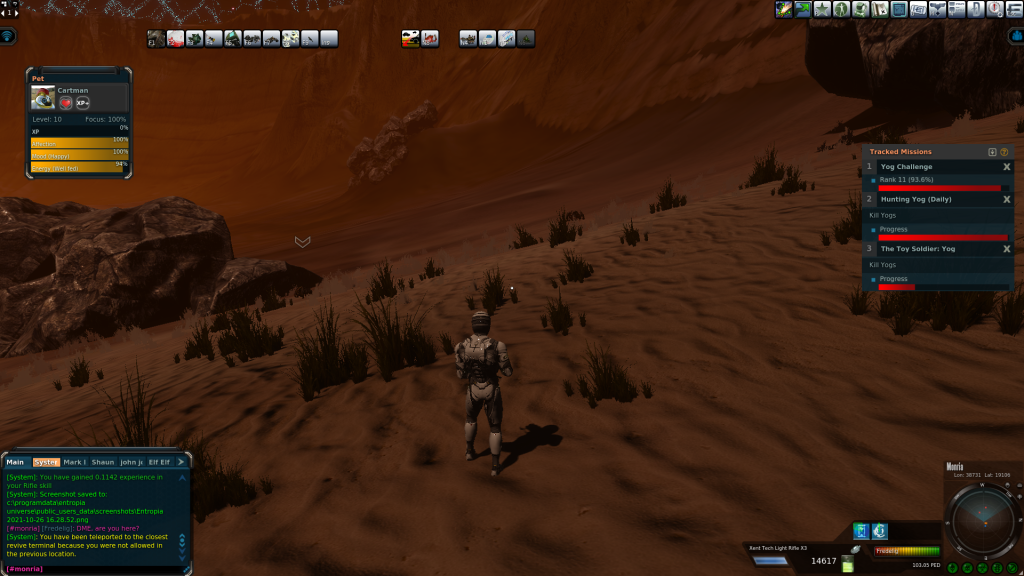This screenshot has height=576, width=1024.
Task: Select the Elf Elf chat tab
Action: coord(159,462)
